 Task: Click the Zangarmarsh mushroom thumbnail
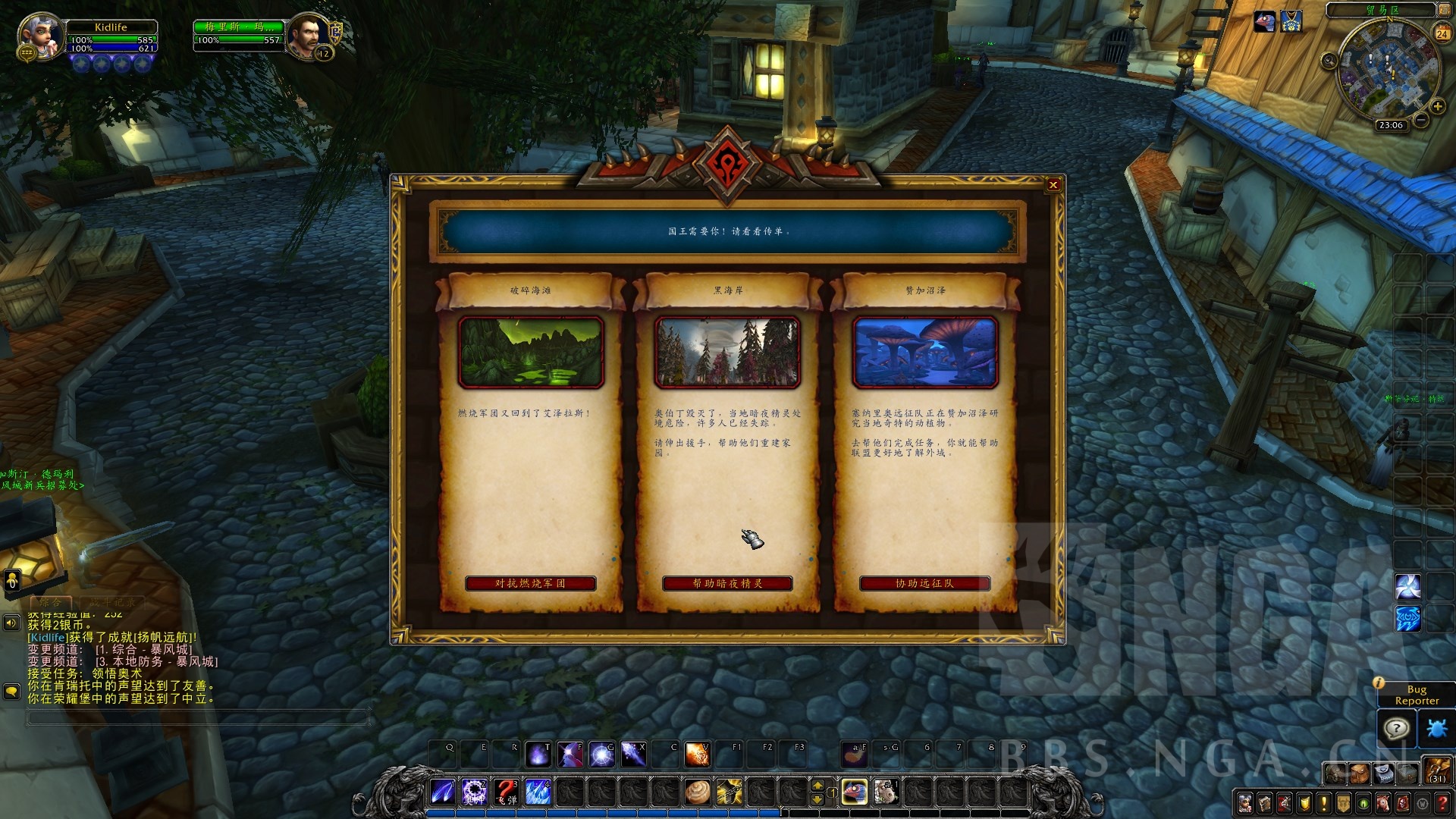(x=924, y=352)
